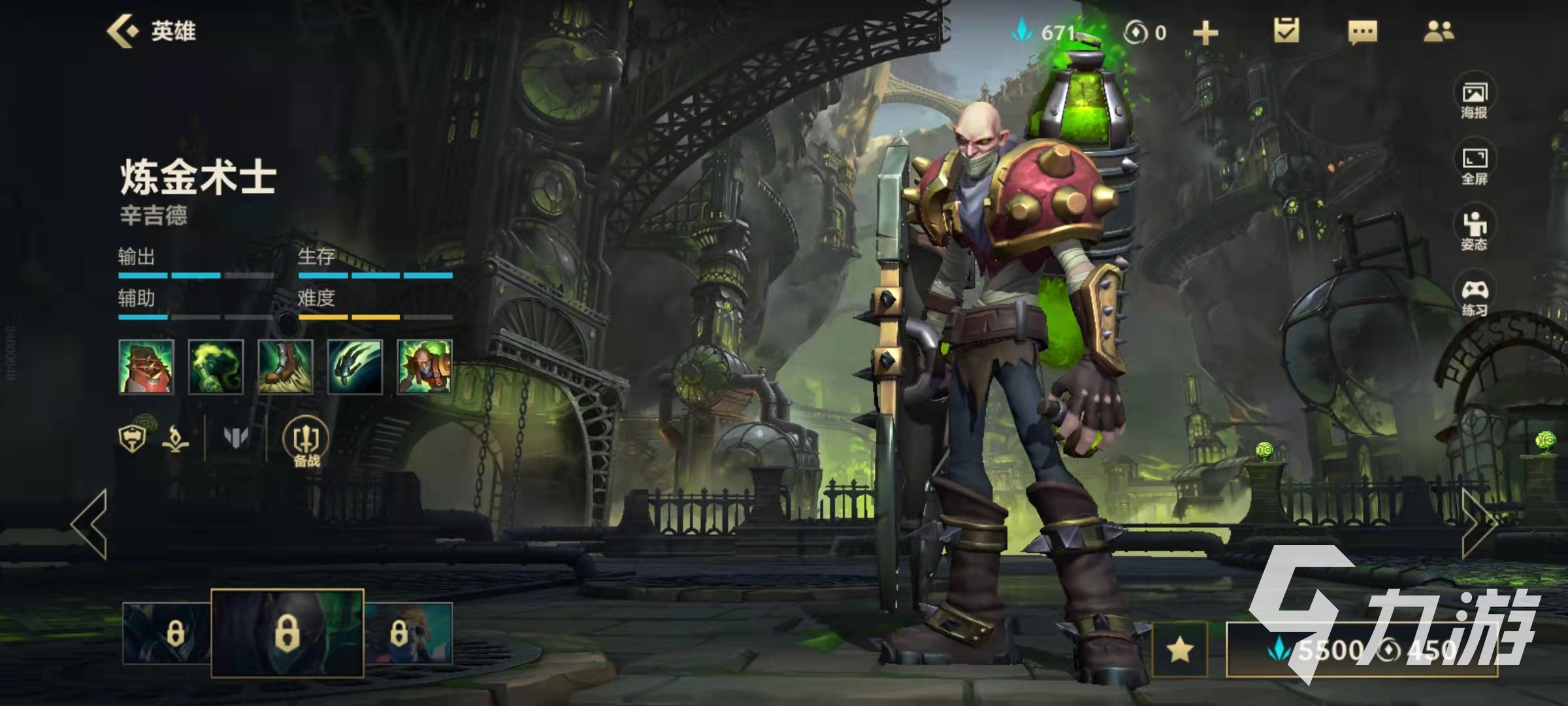
Task: View the 海报 poster art
Action: point(1474,99)
